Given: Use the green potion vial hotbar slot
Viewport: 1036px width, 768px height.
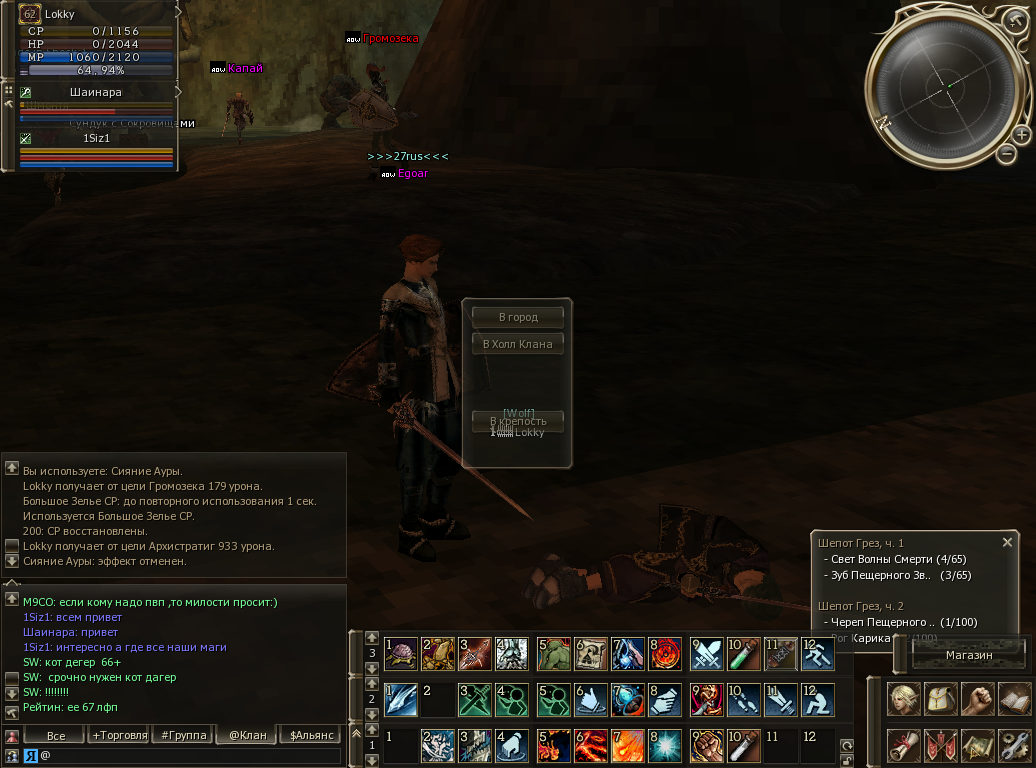Looking at the screenshot, I should click(744, 653).
